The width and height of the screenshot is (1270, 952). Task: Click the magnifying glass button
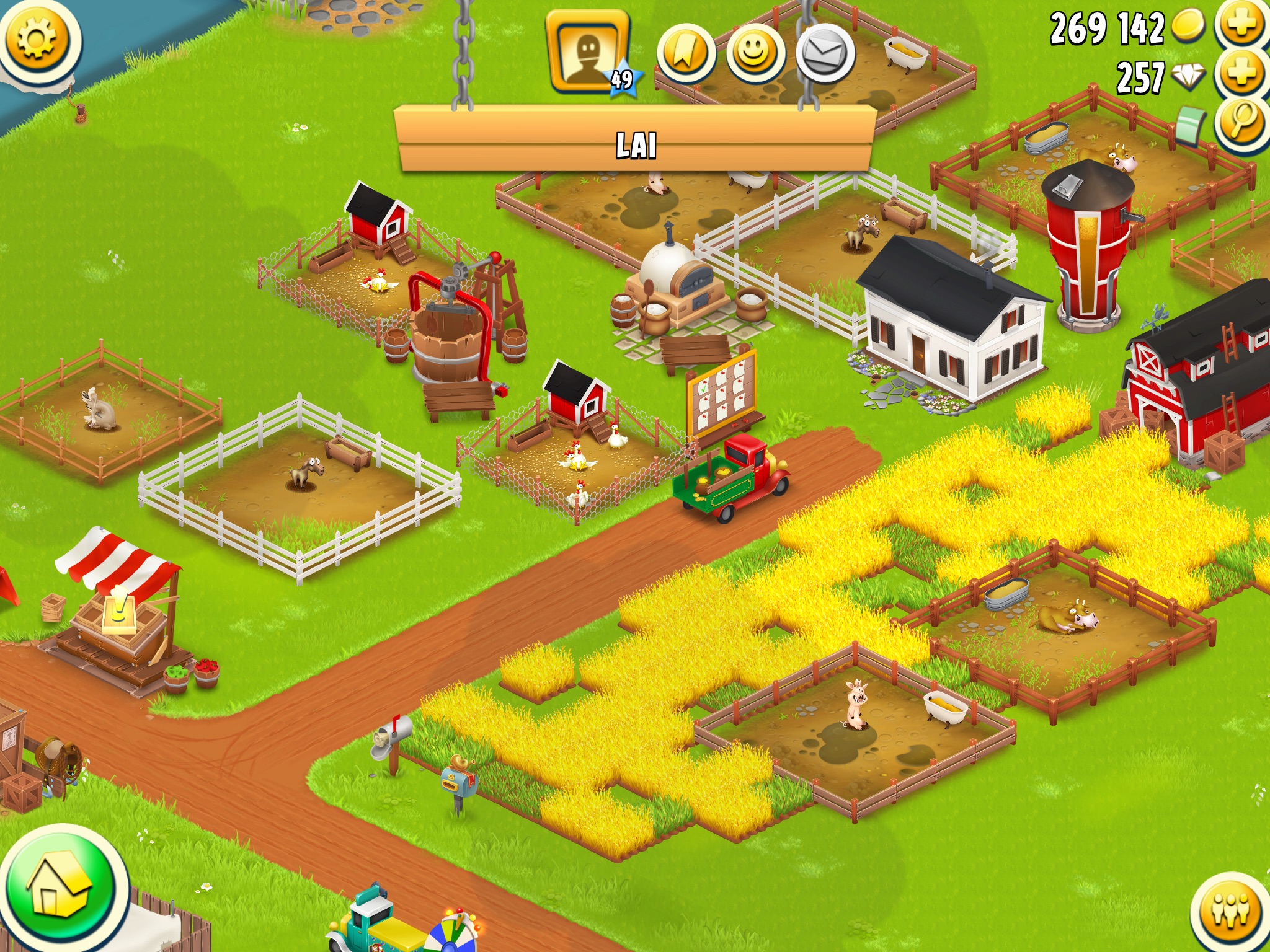[1242, 122]
